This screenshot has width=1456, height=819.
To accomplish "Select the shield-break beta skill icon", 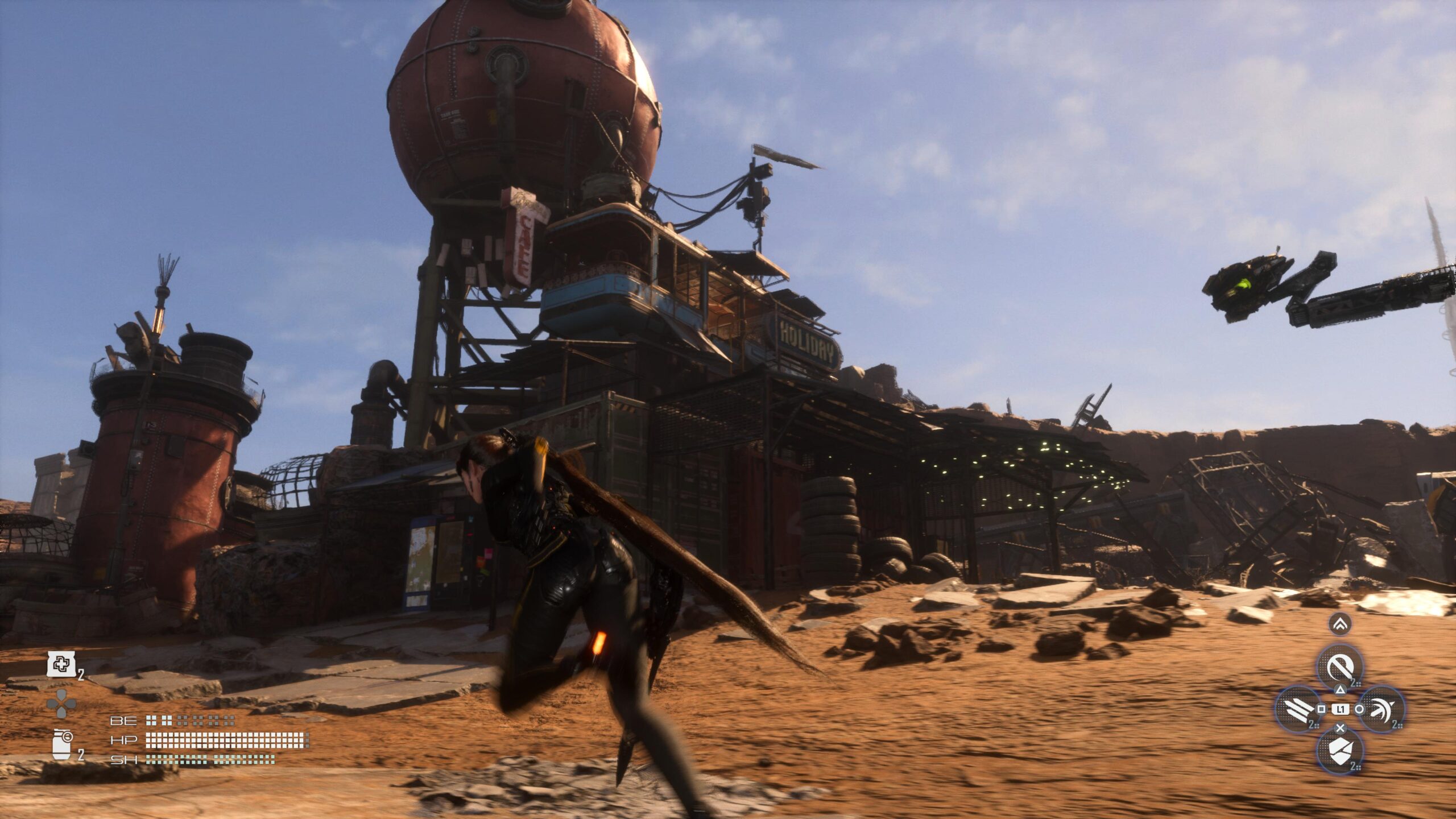I will 1339,751.
